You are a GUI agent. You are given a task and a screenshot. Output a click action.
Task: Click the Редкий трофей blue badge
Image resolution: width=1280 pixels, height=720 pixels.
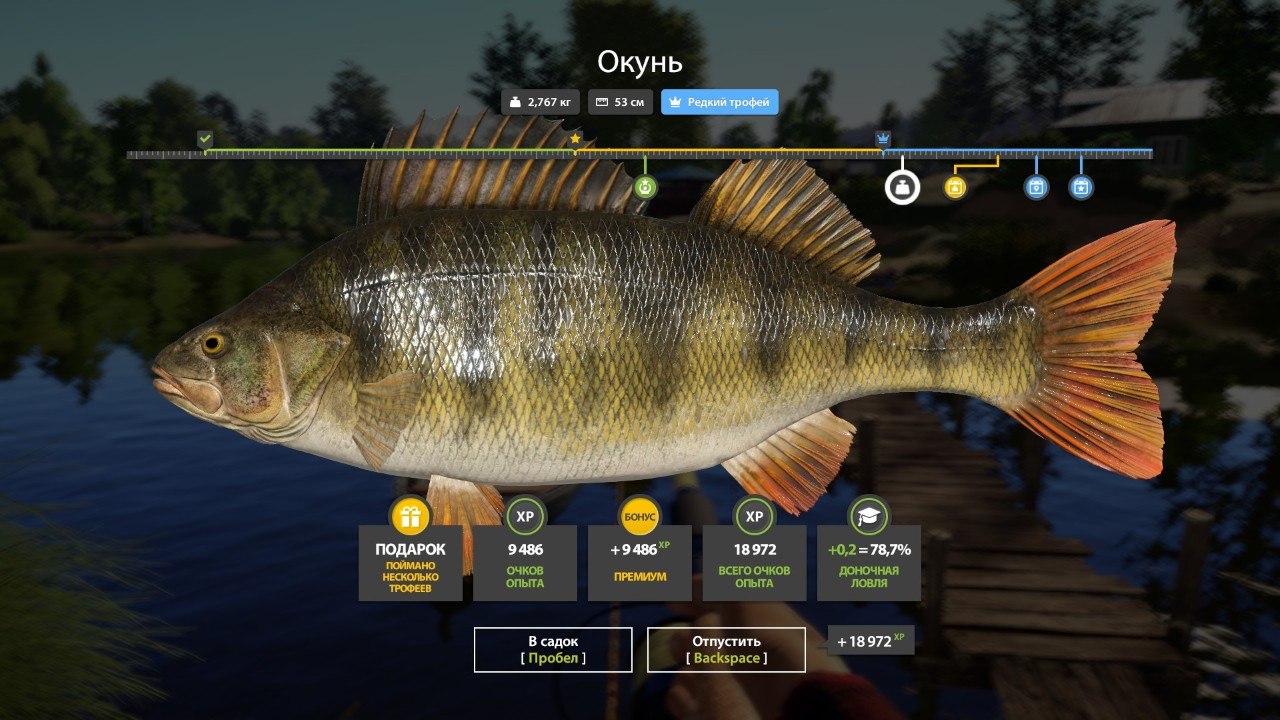pos(719,101)
